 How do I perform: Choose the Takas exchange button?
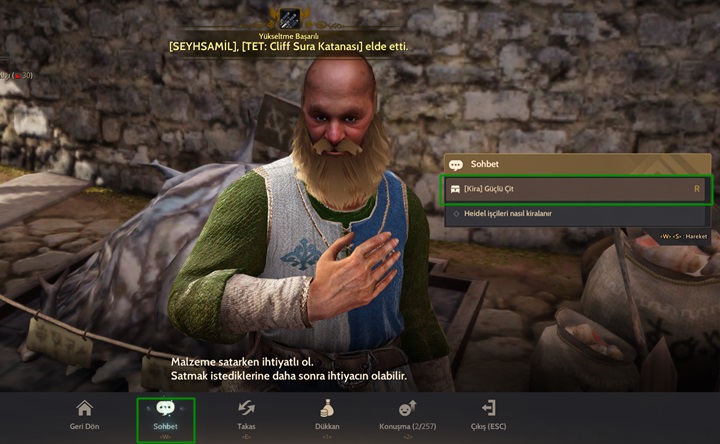246,415
